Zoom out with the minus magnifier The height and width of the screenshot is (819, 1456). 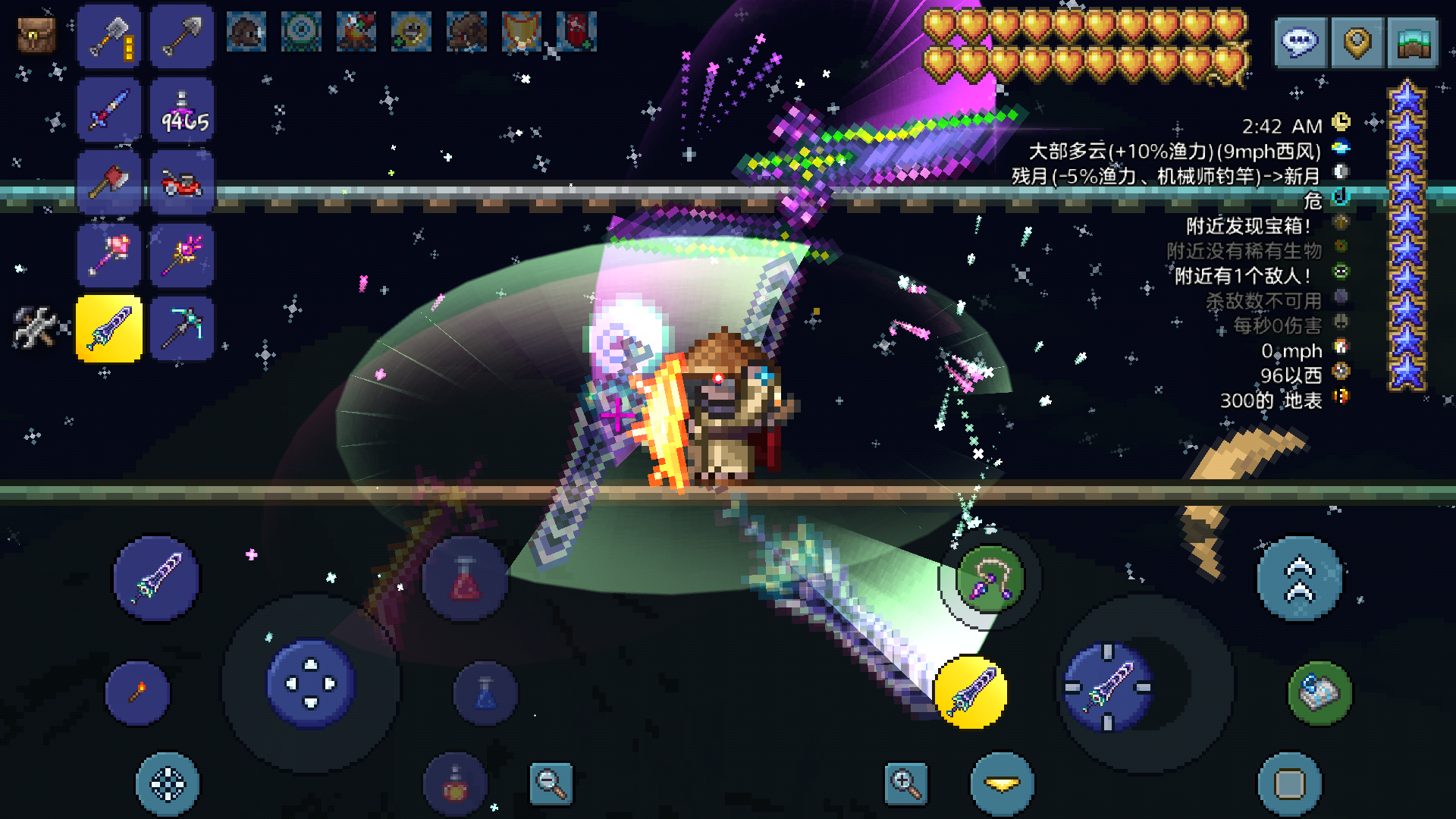click(551, 783)
